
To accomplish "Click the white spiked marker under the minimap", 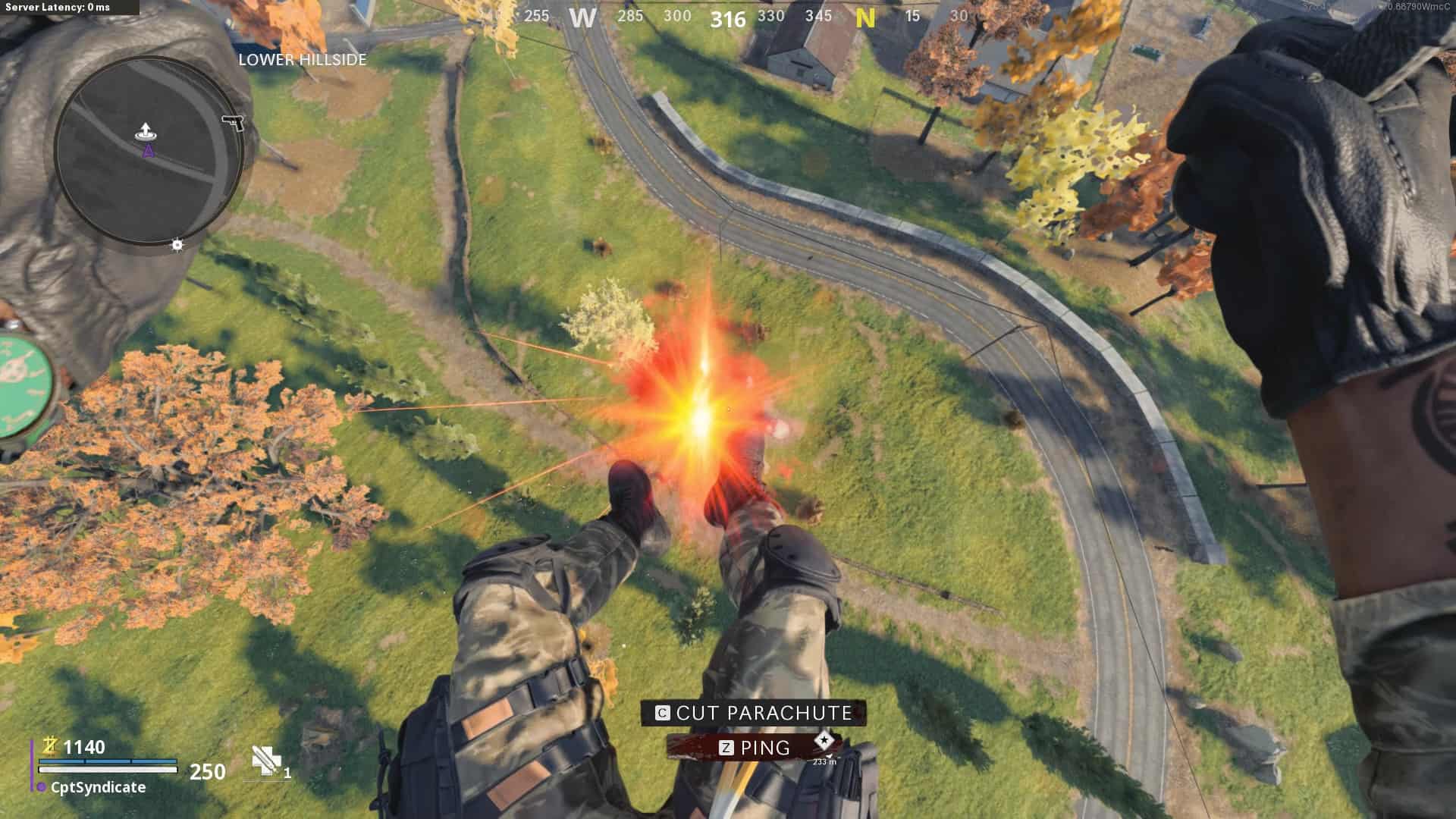I will [177, 245].
